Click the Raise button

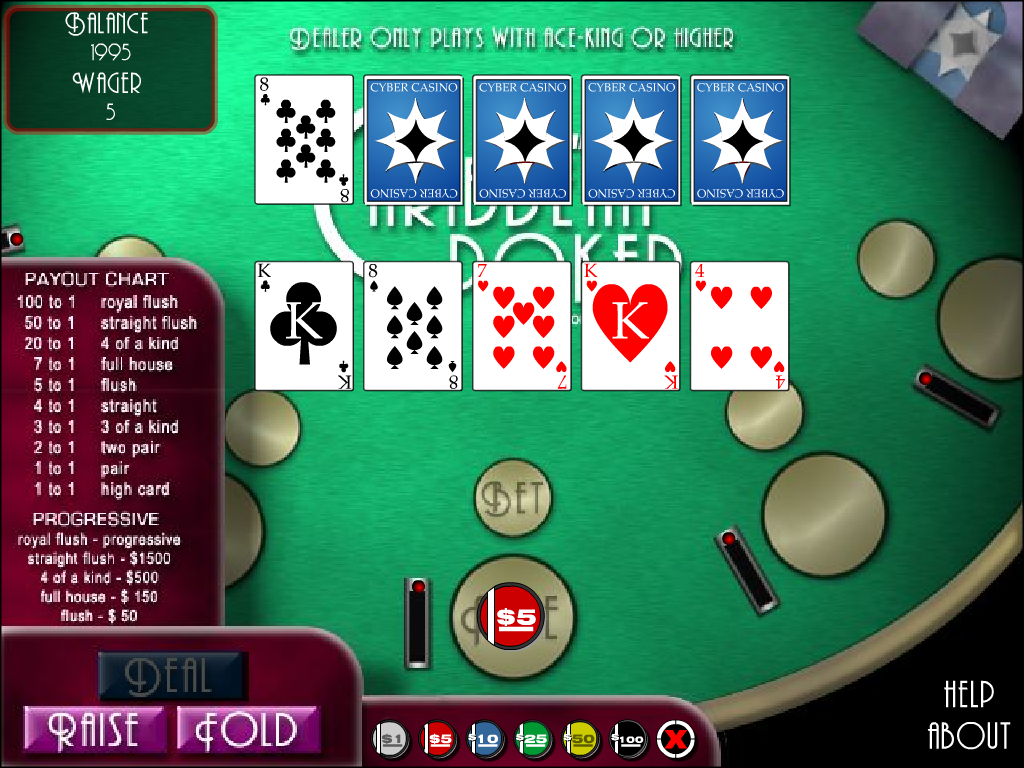(95, 729)
